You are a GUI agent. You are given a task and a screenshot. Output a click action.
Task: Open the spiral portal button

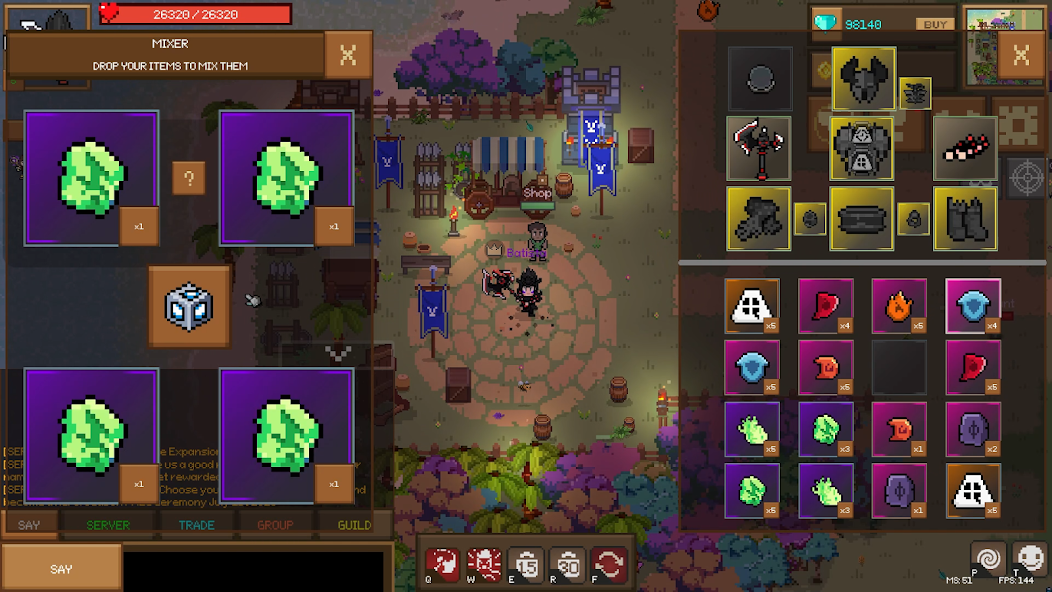pyautogui.click(x=987, y=558)
